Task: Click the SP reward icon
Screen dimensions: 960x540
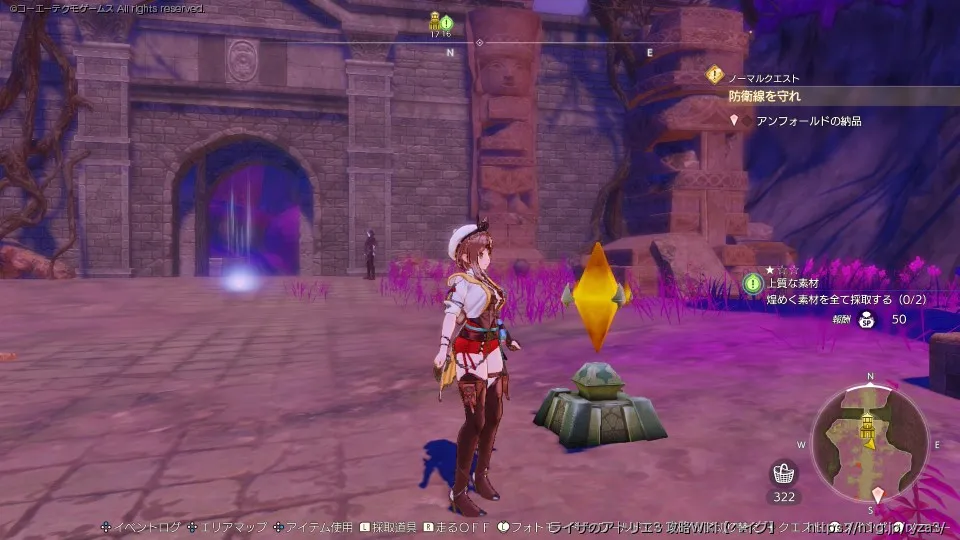Action: (867, 320)
